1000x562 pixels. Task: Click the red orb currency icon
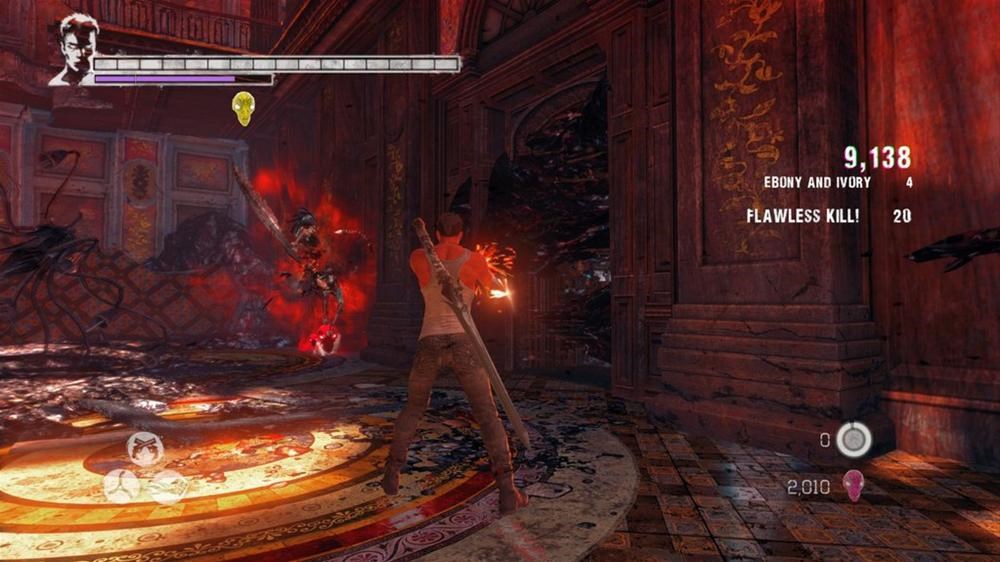(x=853, y=486)
